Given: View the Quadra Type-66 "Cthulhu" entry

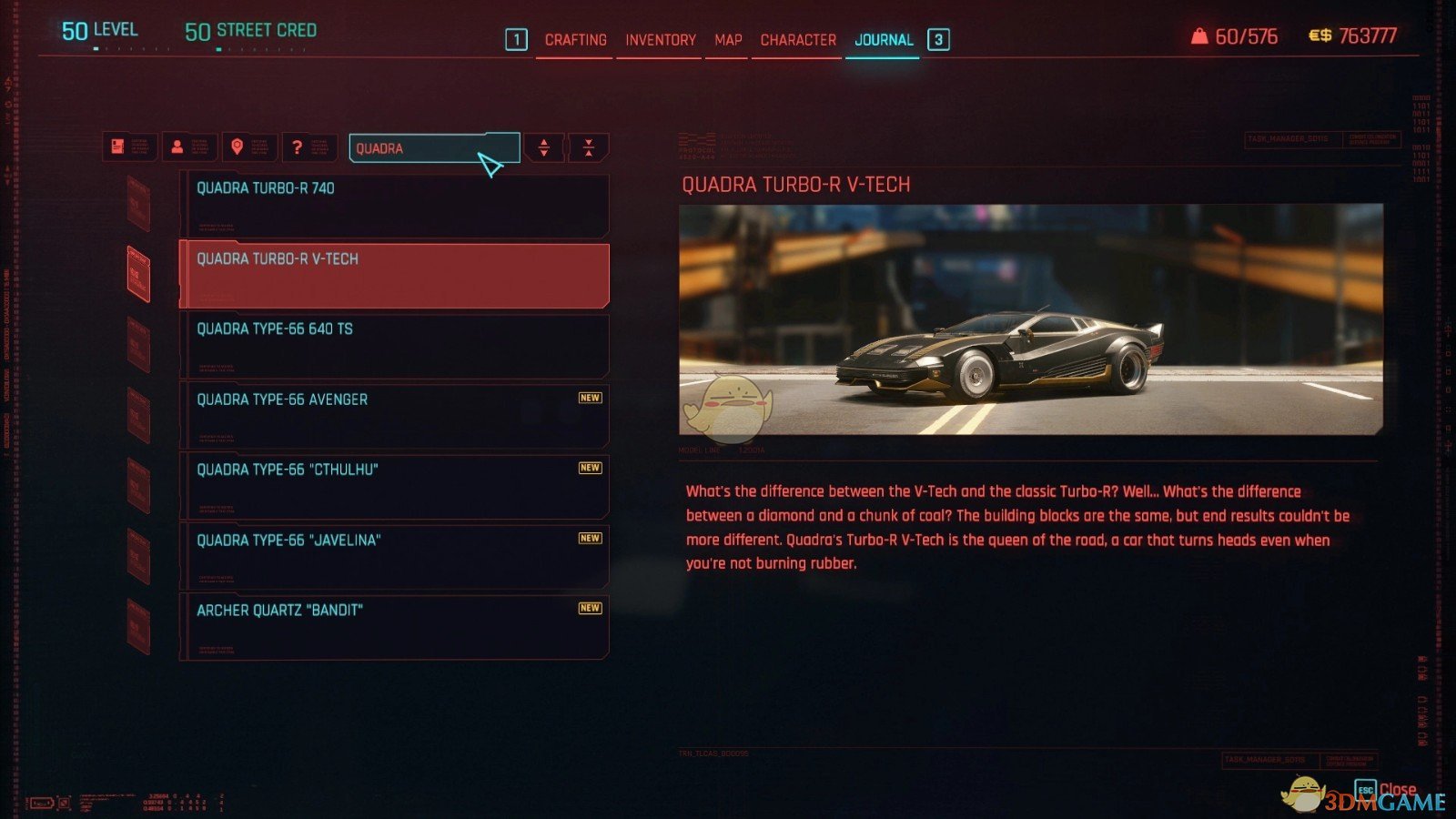Looking at the screenshot, I should click(394, 485).
